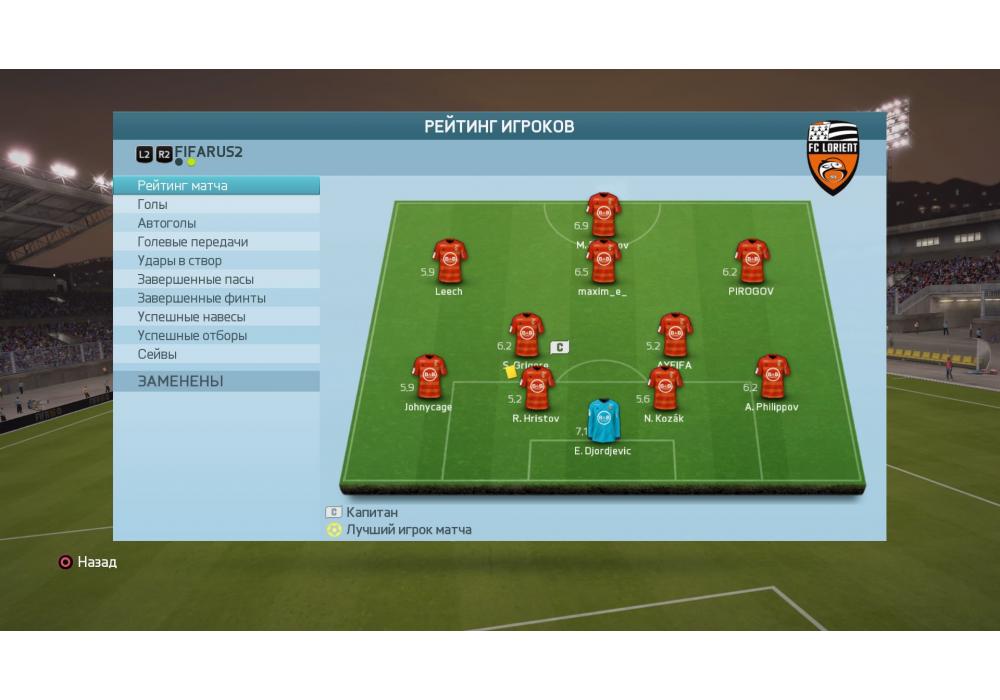Choose player Johnycage's shirt

[x=429, y=377]
